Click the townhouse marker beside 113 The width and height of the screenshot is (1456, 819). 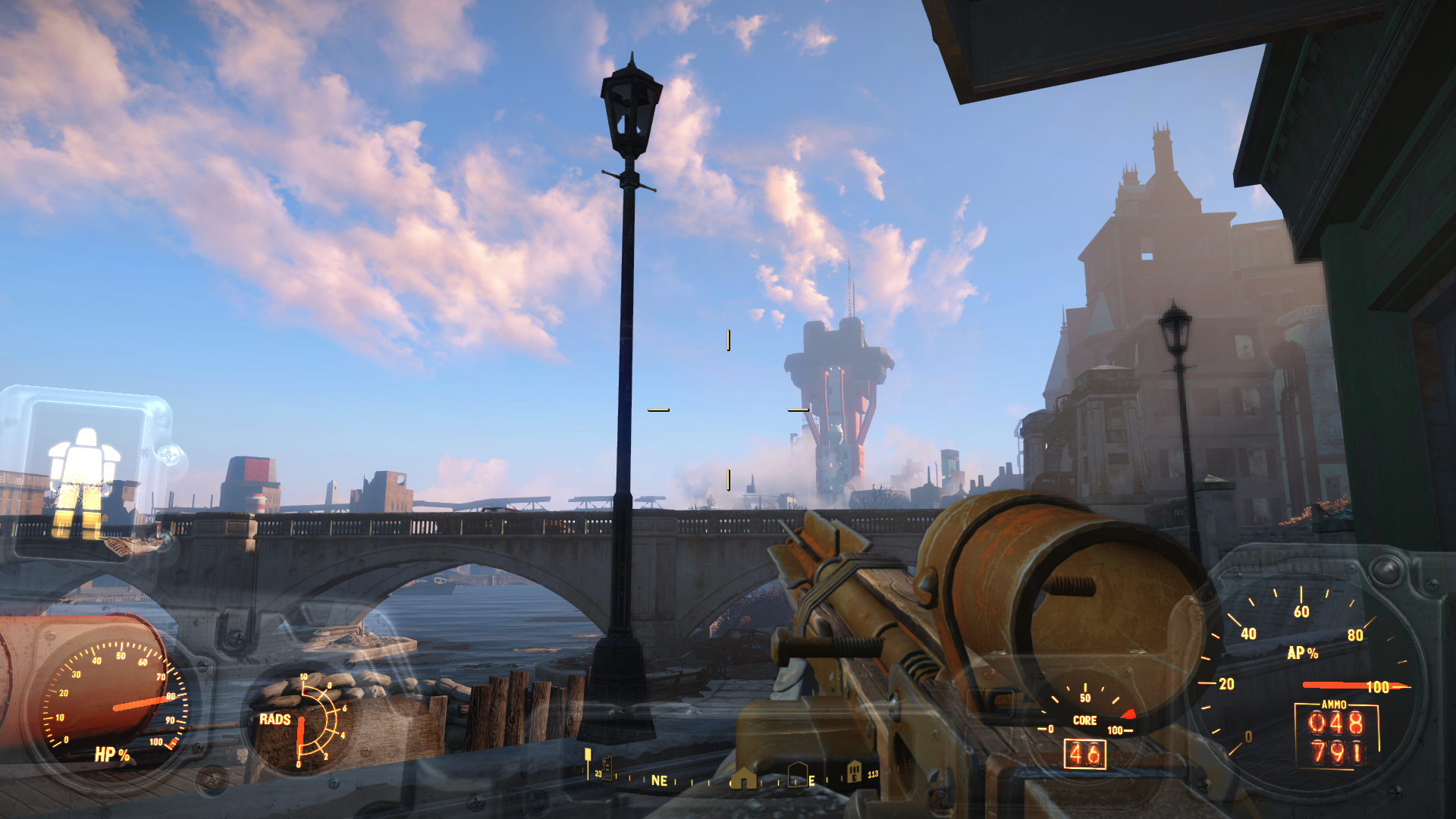pos(854,771)
